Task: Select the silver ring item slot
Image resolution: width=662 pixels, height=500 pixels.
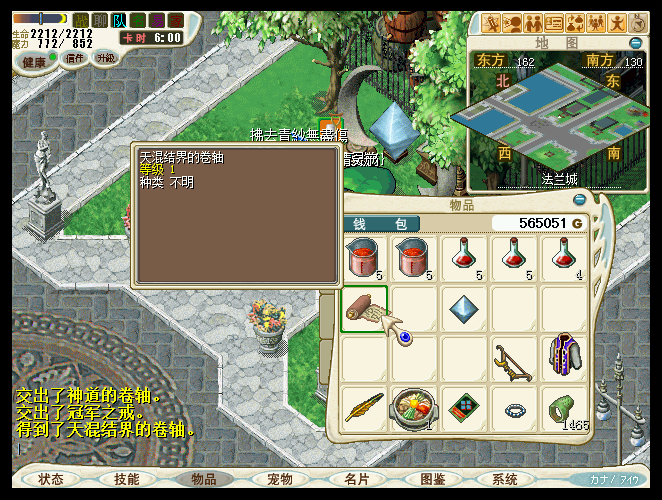Action: point(514,408)
